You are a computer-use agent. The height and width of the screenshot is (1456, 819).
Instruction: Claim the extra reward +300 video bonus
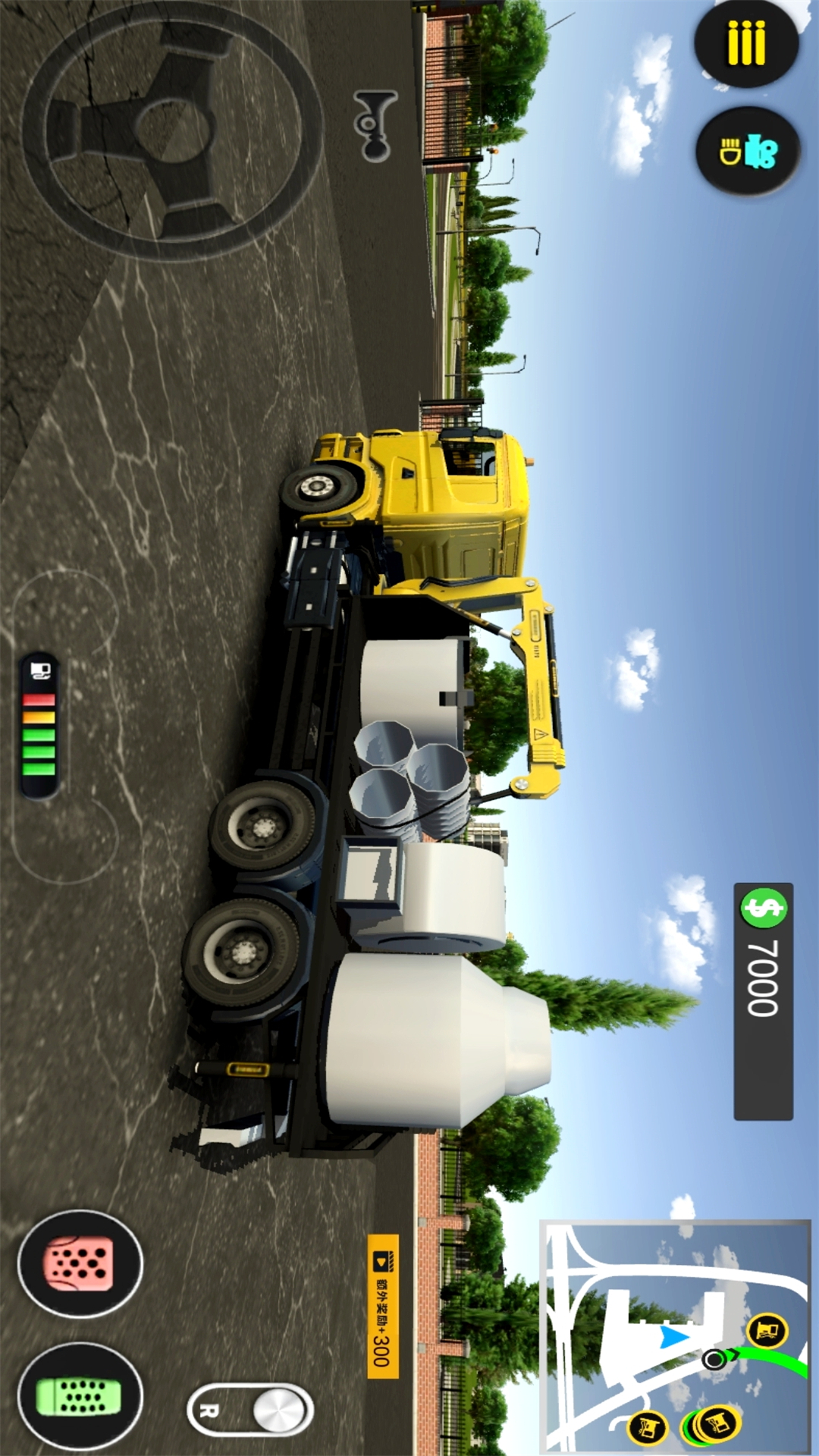383,1306
